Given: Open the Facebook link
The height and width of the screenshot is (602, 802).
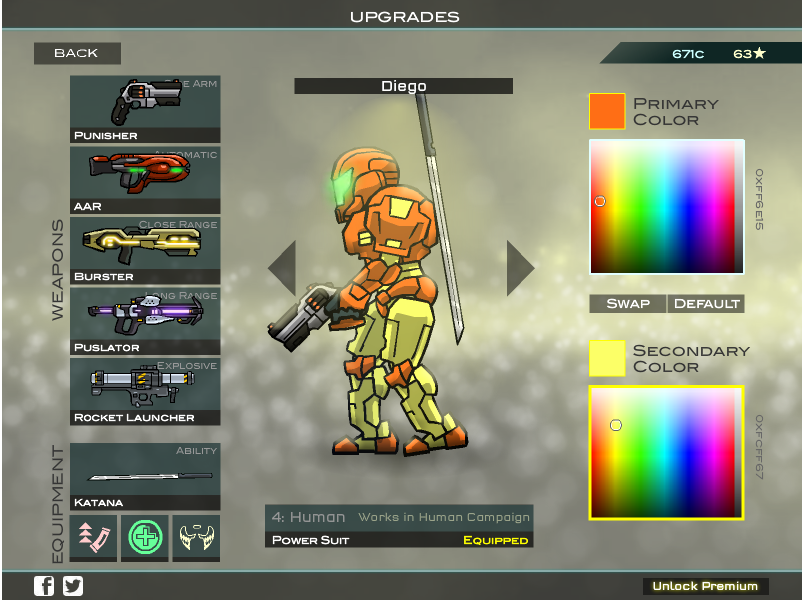Looking at the screenshot, I should click(x=44, y=587).
